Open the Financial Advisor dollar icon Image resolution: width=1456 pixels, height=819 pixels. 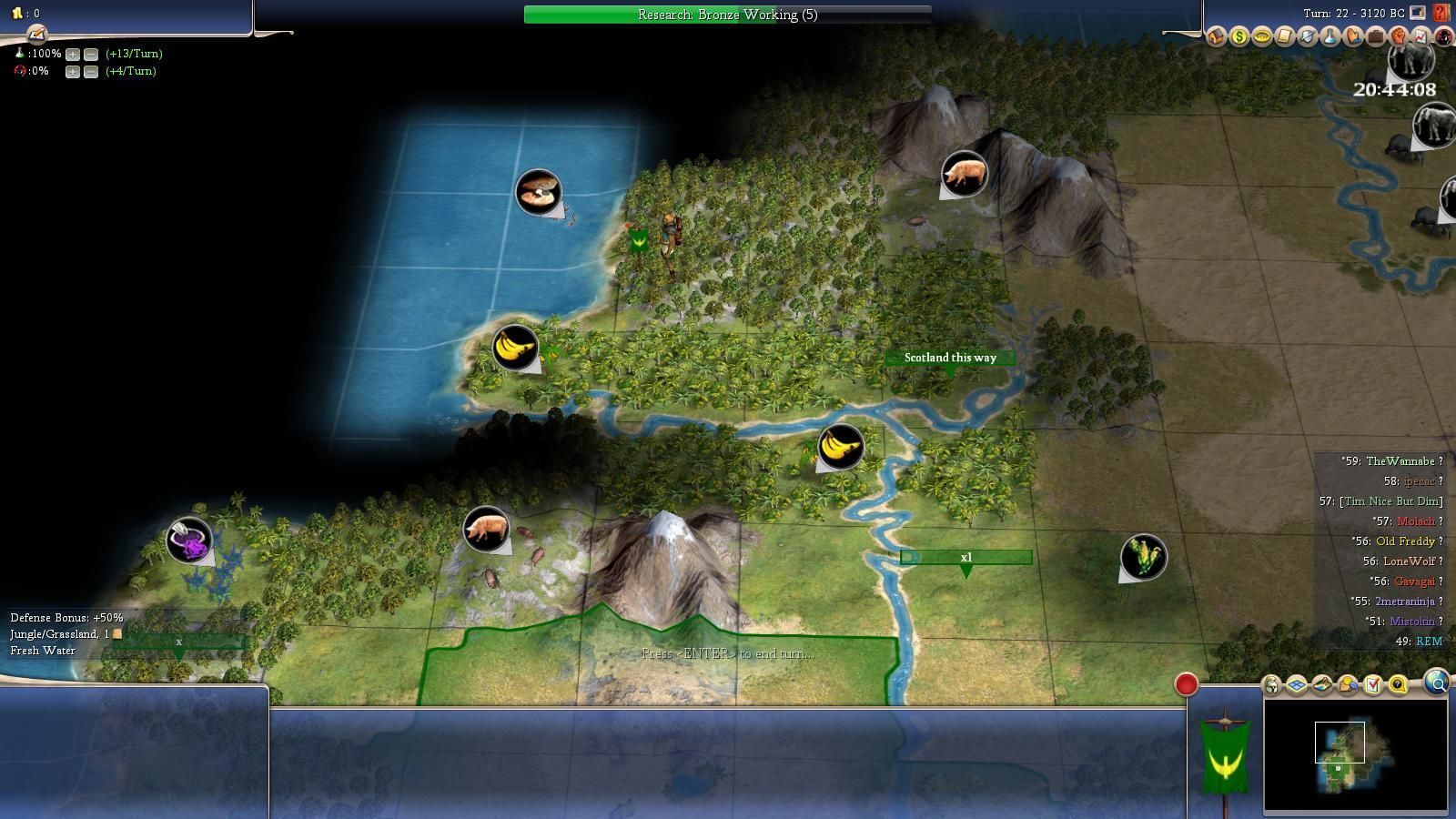(x=1239, y=36)
